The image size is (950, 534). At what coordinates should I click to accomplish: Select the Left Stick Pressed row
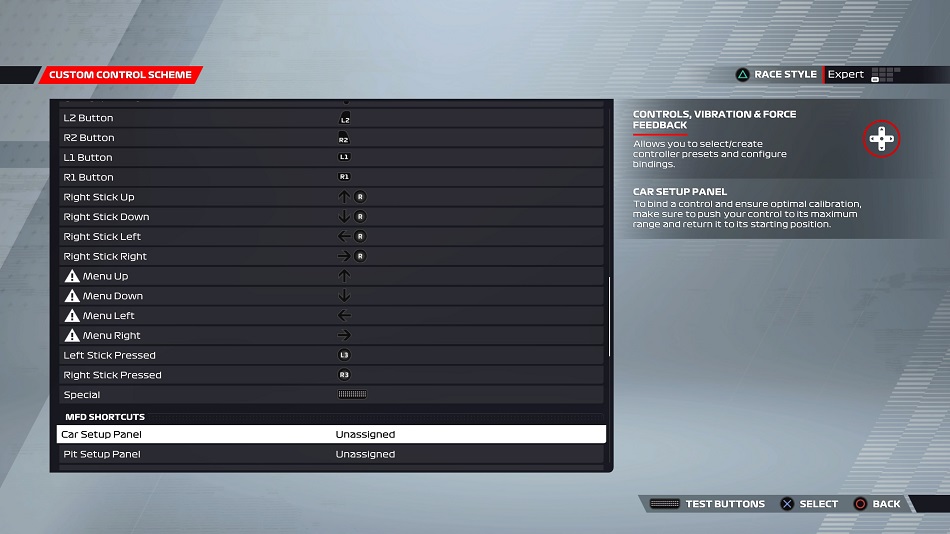pyautogui.click(x=331, y=355)
